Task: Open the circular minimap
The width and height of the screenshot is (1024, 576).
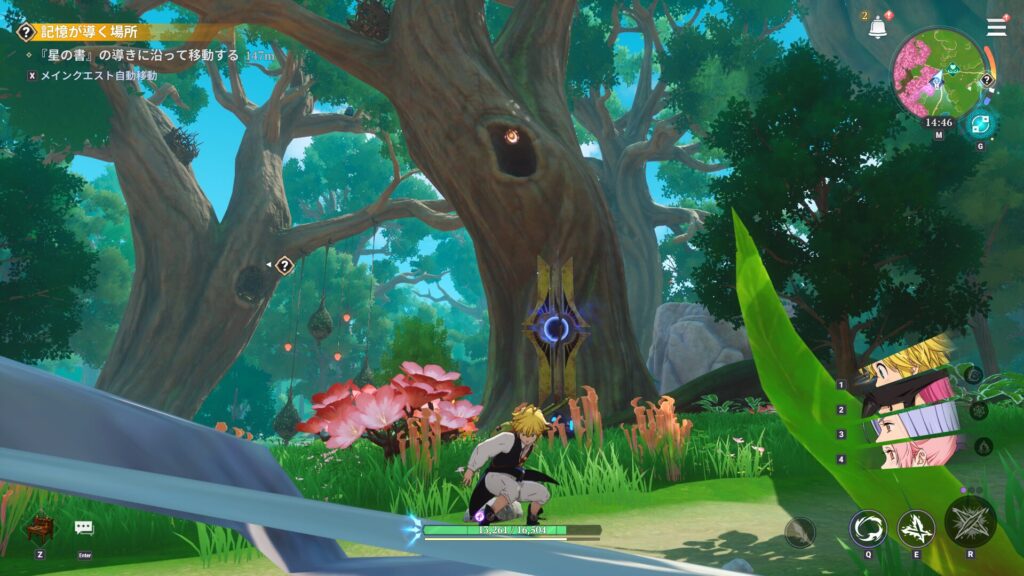Action: click(938, 74)
